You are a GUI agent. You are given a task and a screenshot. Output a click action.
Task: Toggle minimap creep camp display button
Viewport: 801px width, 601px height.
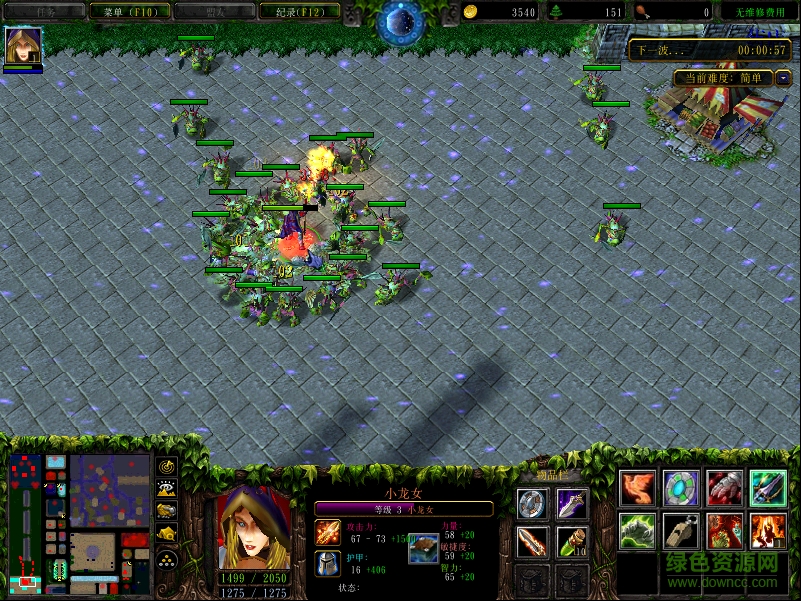point(167,536)
